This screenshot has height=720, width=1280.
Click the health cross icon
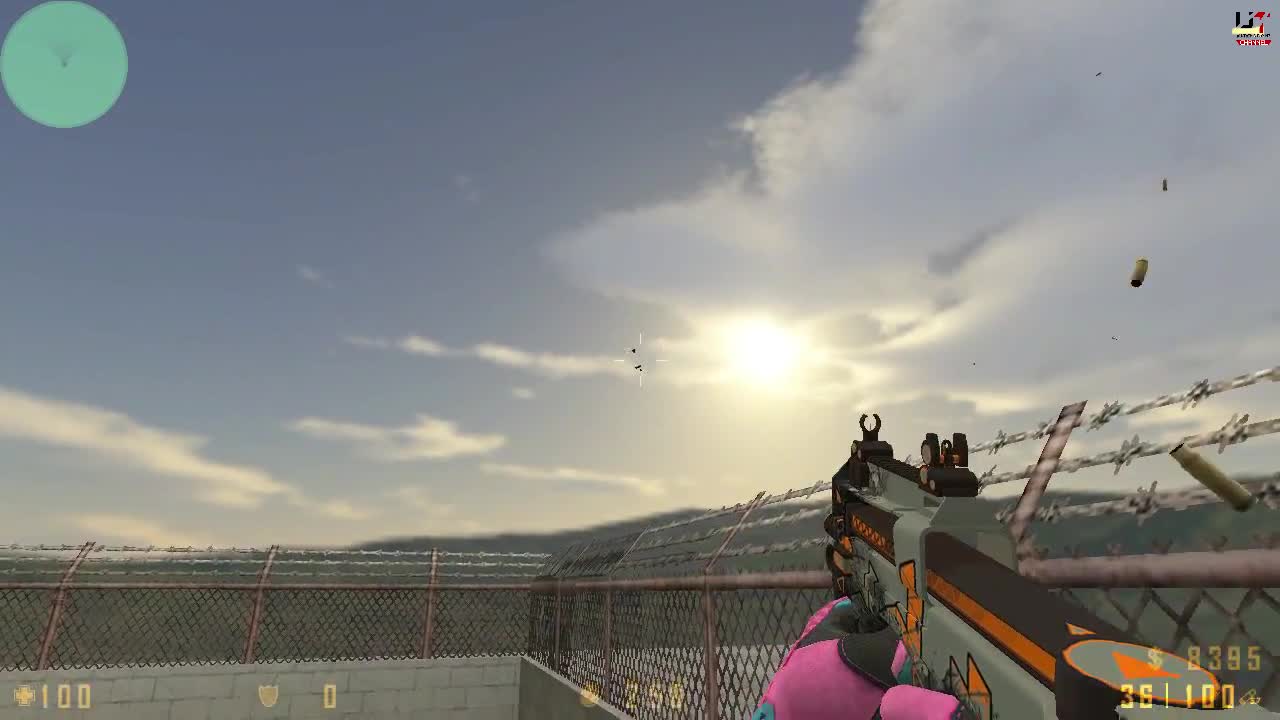pos(26,697)
